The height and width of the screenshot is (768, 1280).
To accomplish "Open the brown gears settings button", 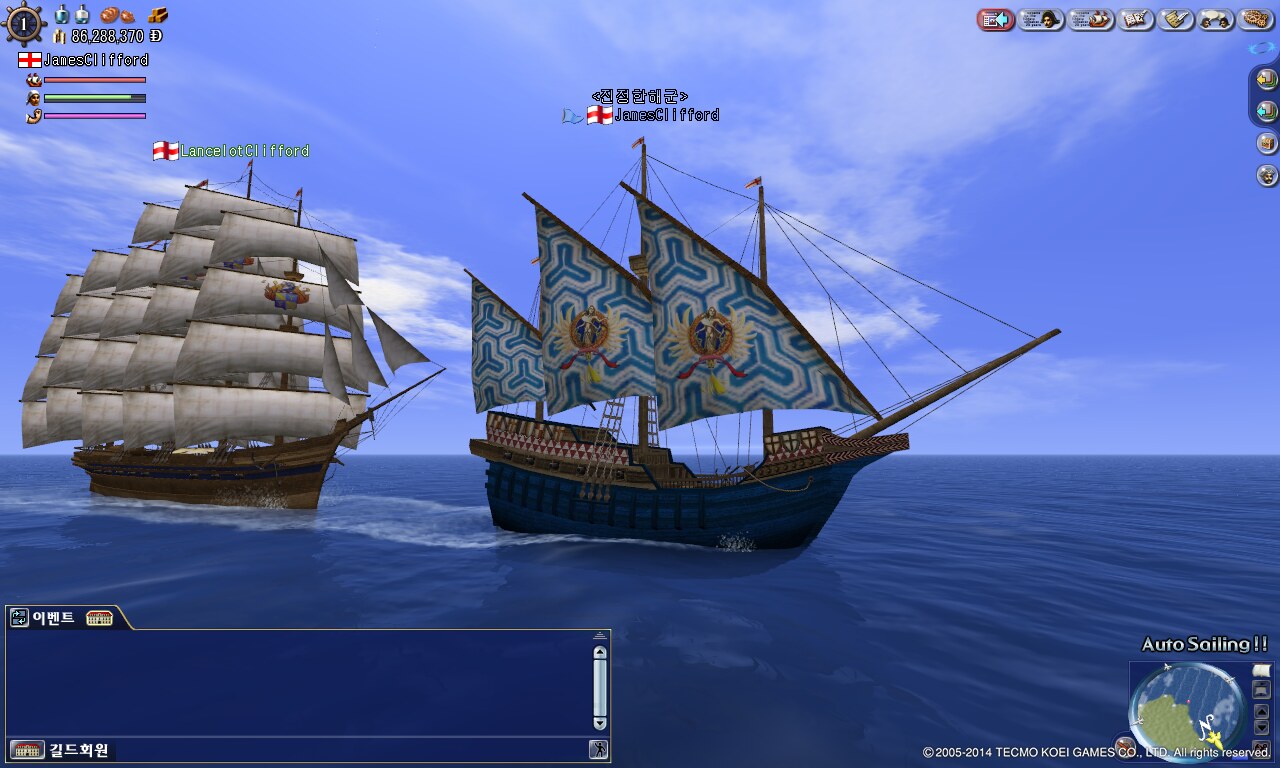I will click(1256, 19).
